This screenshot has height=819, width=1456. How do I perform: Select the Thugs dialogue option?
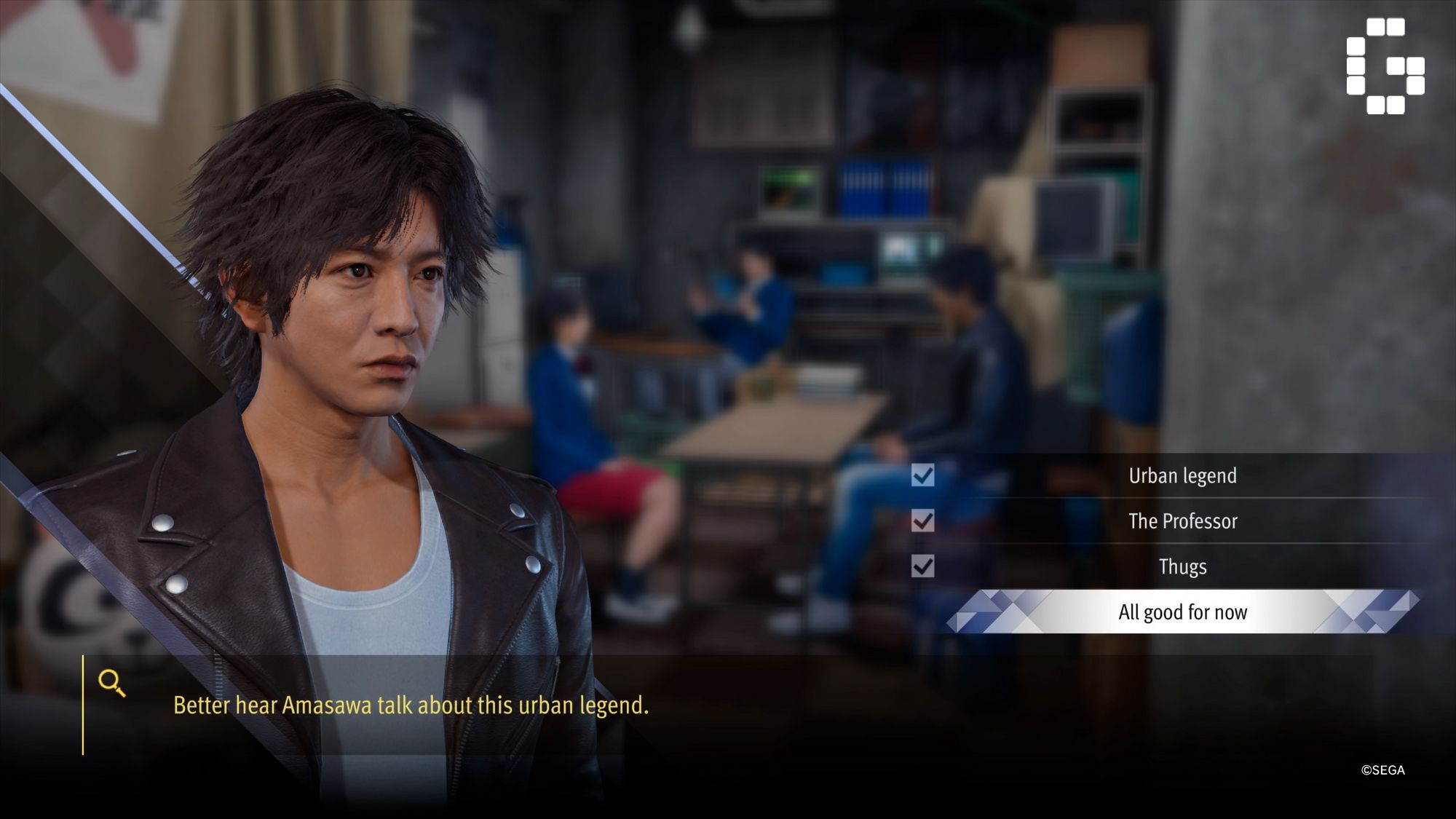point(1182,566)
